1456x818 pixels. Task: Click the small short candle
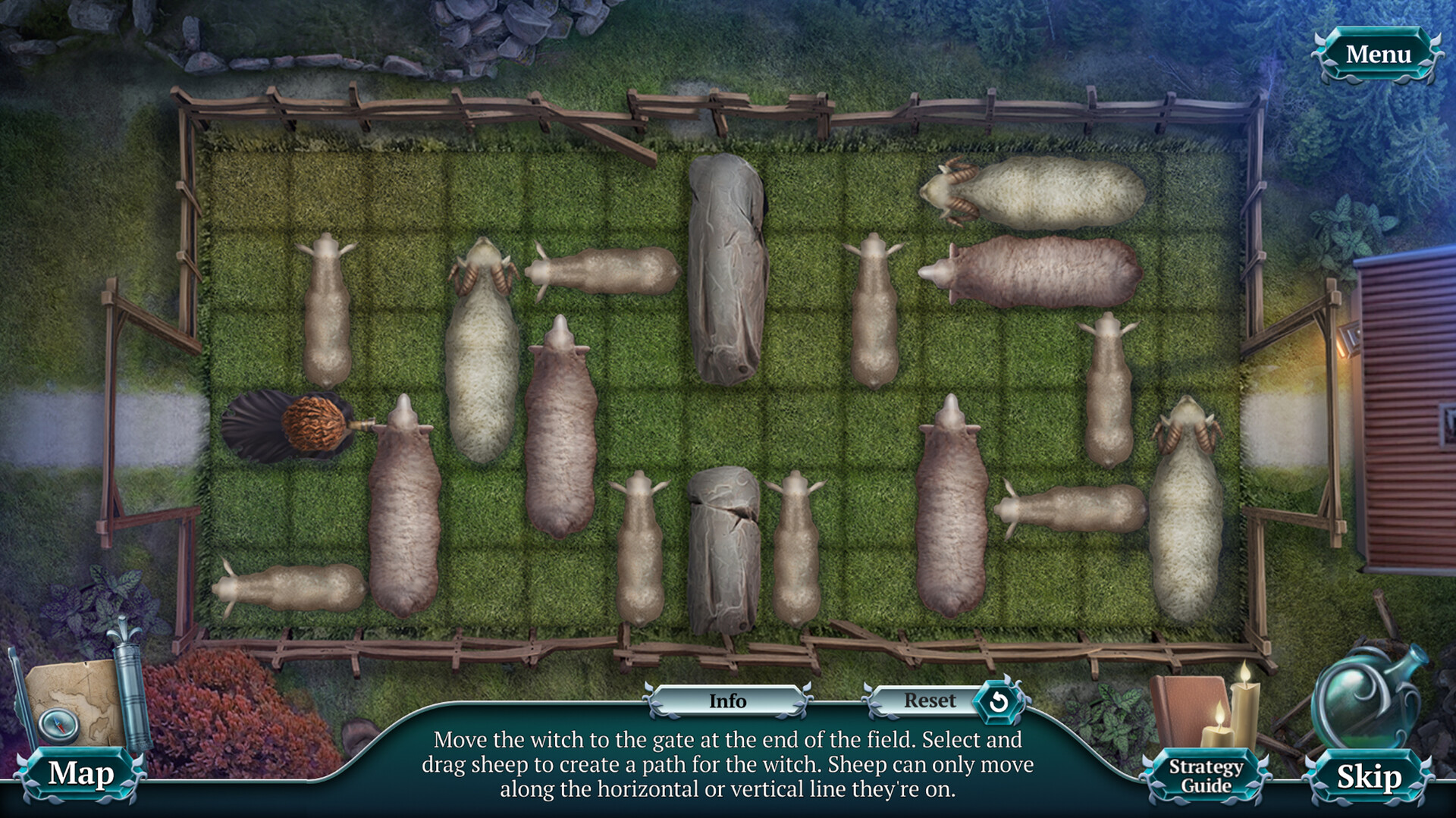coord(1219,735)
